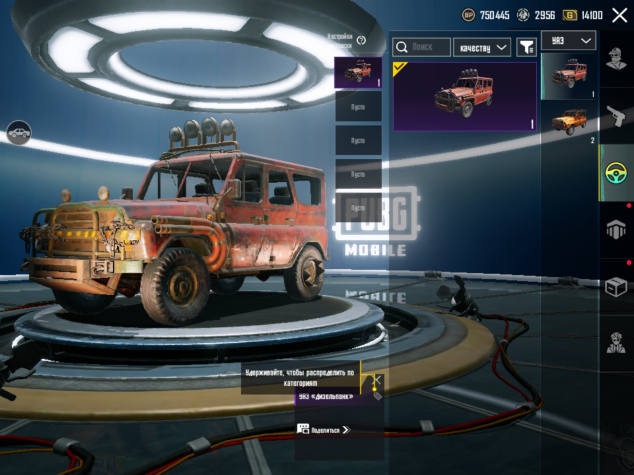Open the parachute tab
Screen dimensions: 634x475
pos(616,230)
